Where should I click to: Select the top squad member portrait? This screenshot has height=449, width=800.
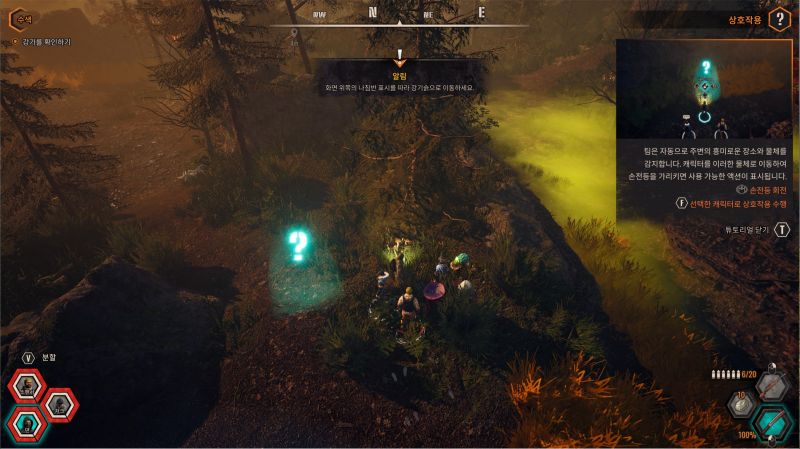(27, 385)
